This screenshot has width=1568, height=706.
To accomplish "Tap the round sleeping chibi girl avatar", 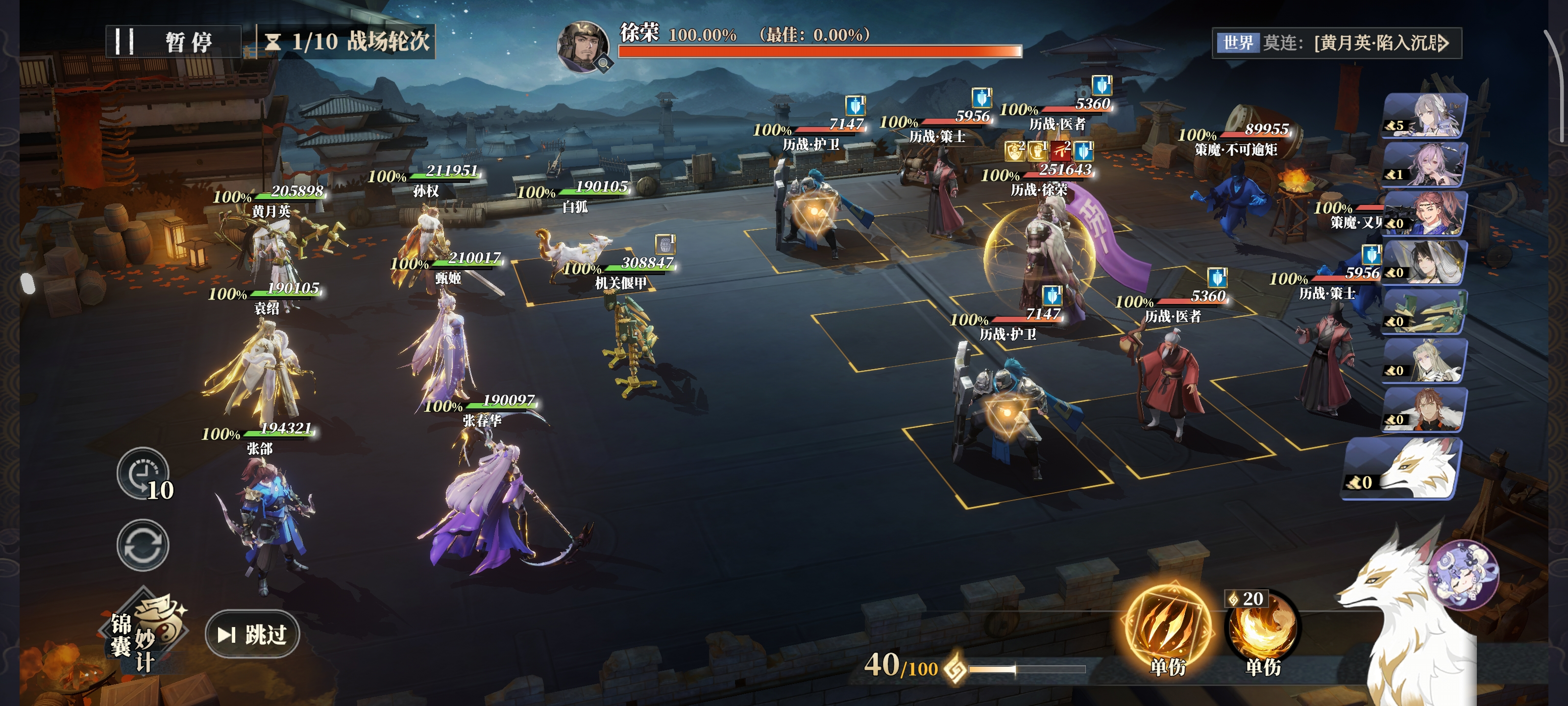I will (1463, 575).
